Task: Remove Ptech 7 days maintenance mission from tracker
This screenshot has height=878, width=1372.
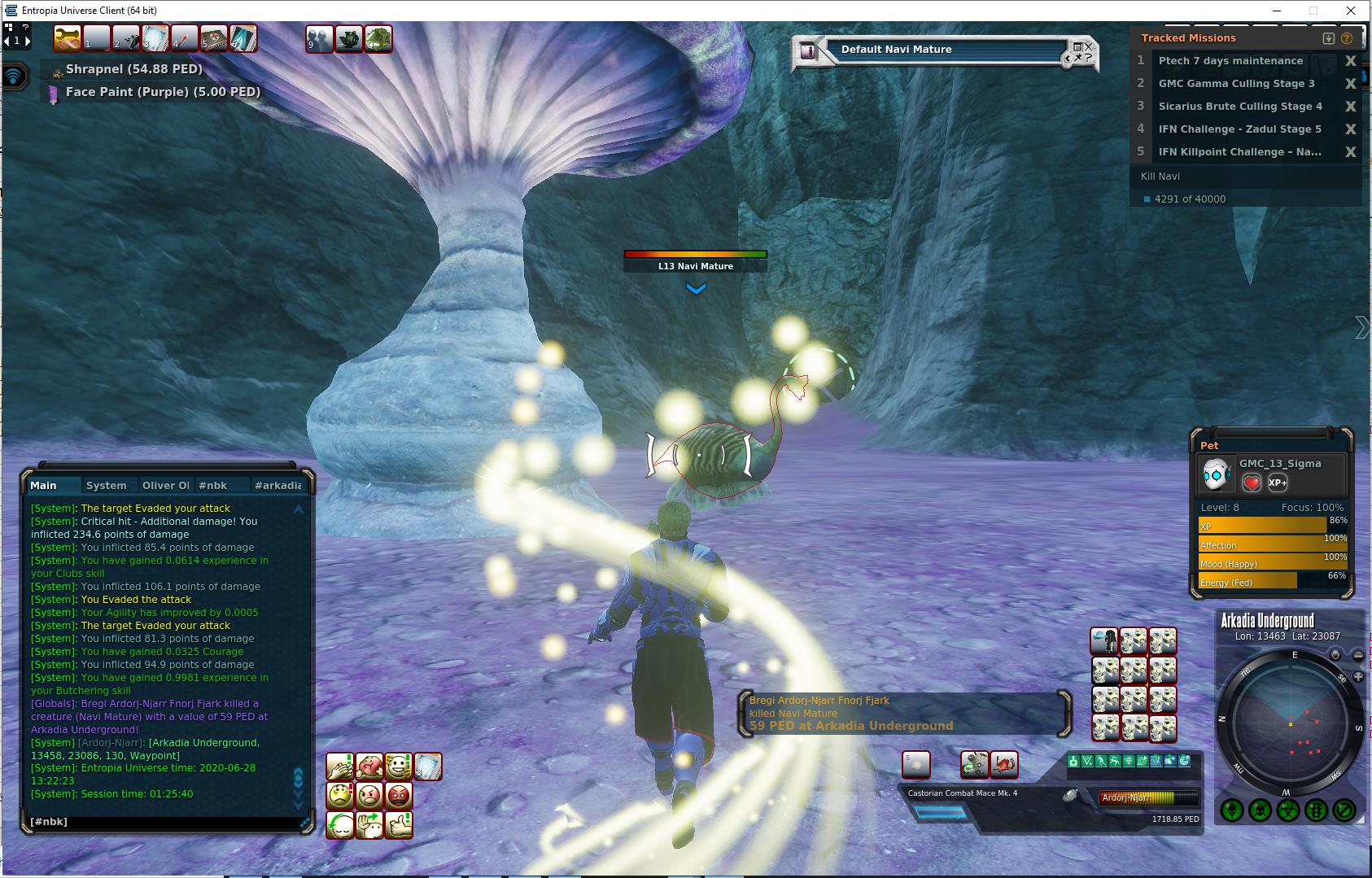Action: tap(1351, 61)
